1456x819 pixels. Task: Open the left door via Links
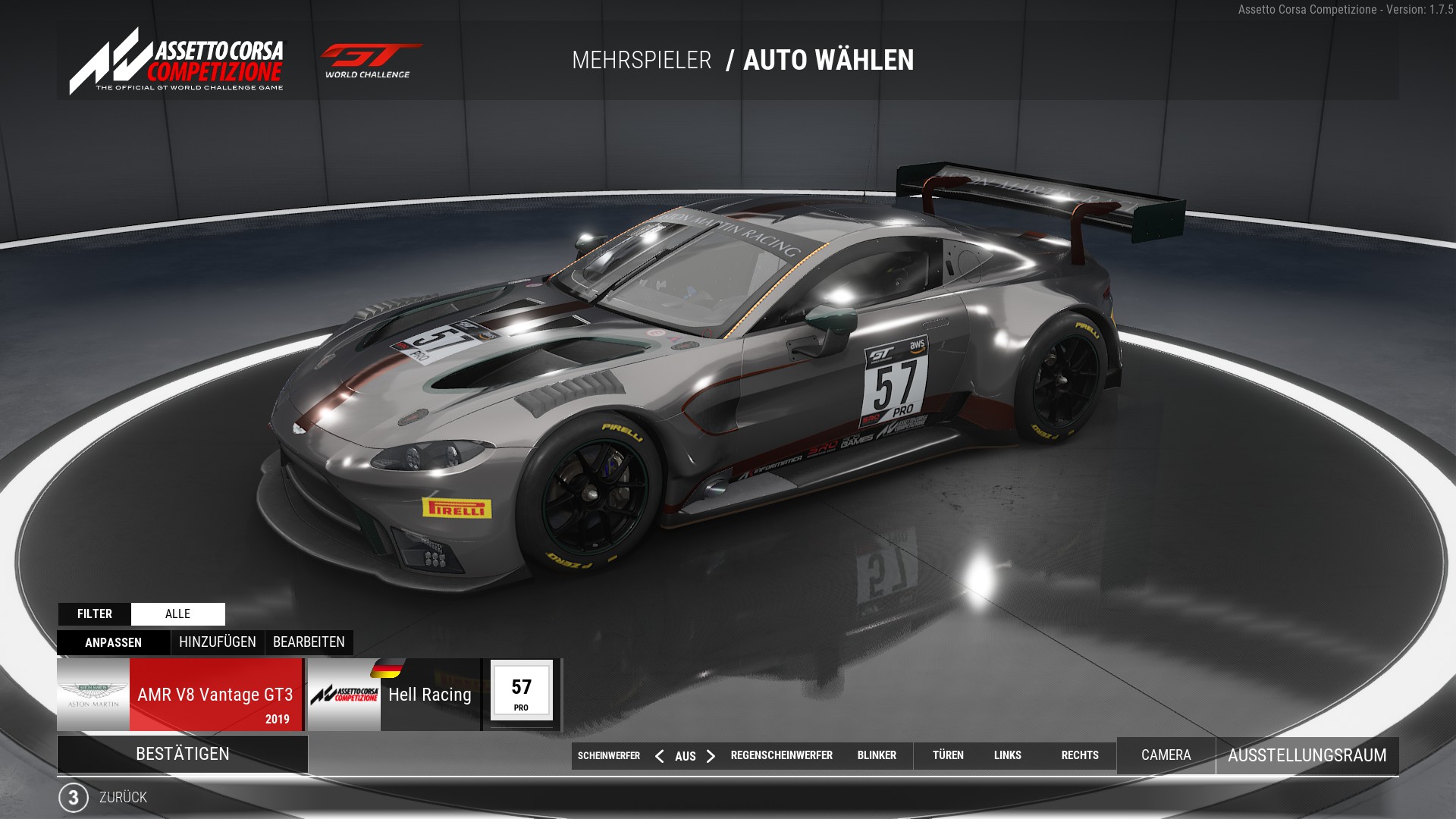1007,755
